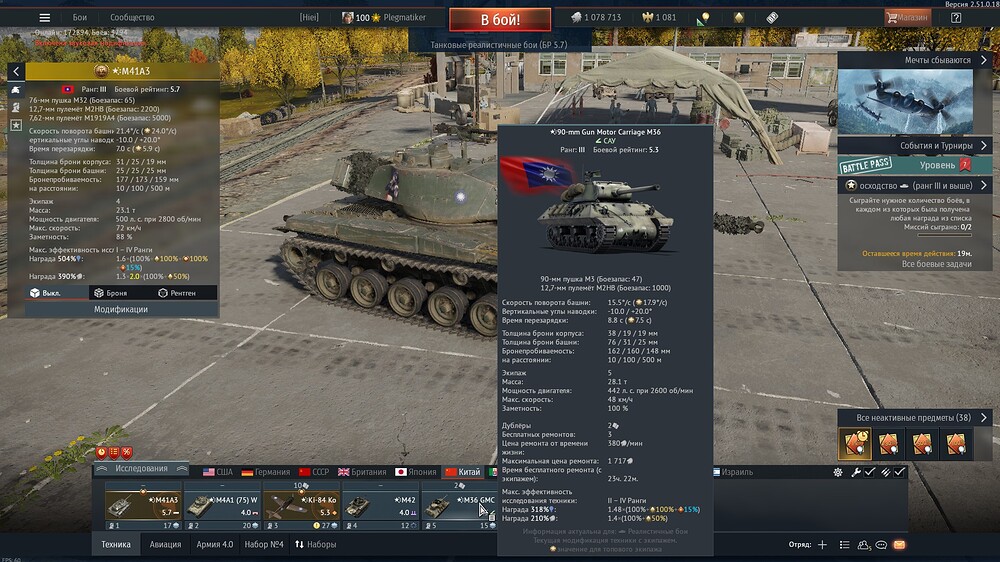Open the Бои menu
Viewport: 1000px width, 562px height.
[x=80, y=18]
